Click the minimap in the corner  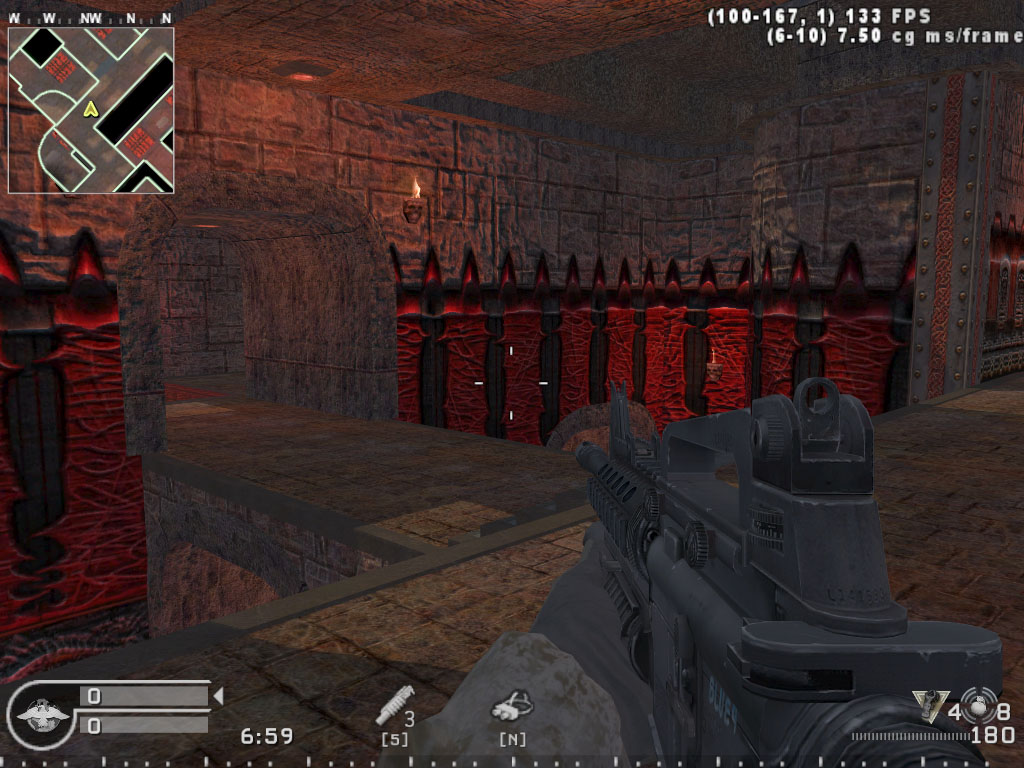(x=91, y=110)
